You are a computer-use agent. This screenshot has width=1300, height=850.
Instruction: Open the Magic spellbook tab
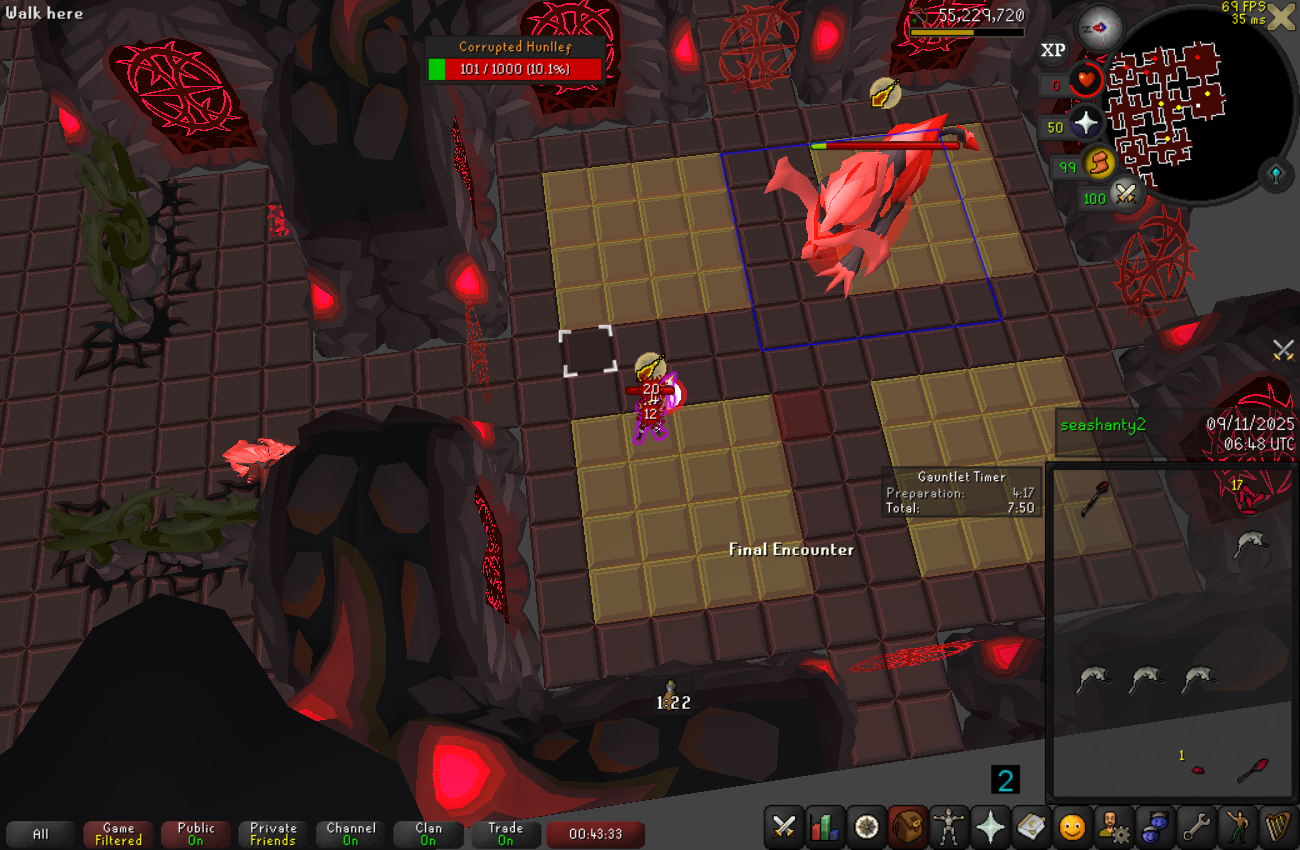pos(1031,827)
